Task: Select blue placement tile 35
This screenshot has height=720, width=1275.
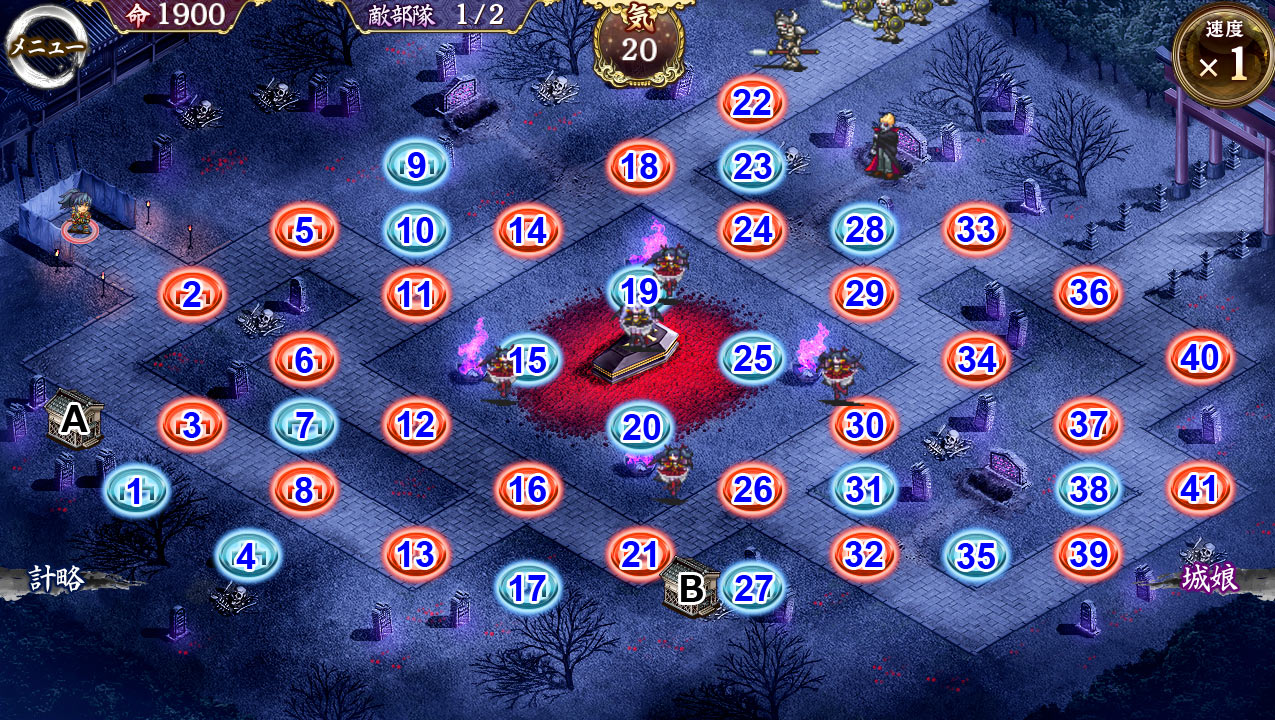Action: click(976, 556)
